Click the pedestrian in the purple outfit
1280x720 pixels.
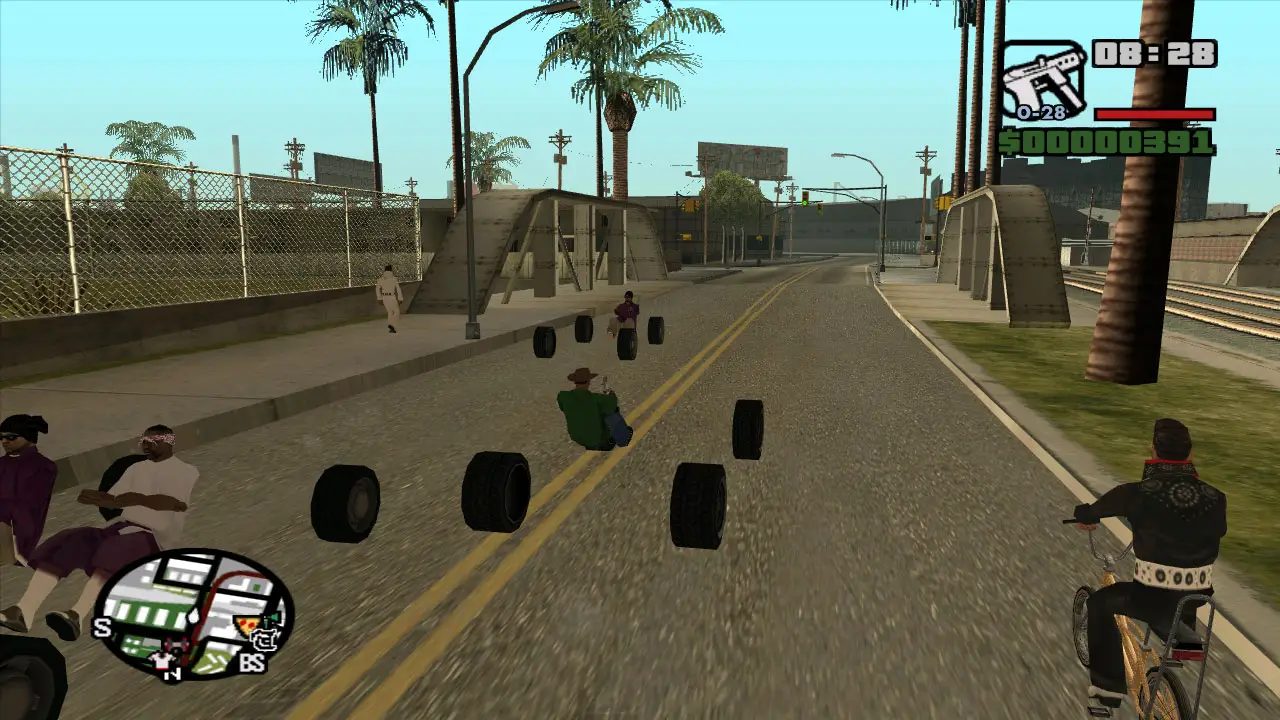[630, 310]
